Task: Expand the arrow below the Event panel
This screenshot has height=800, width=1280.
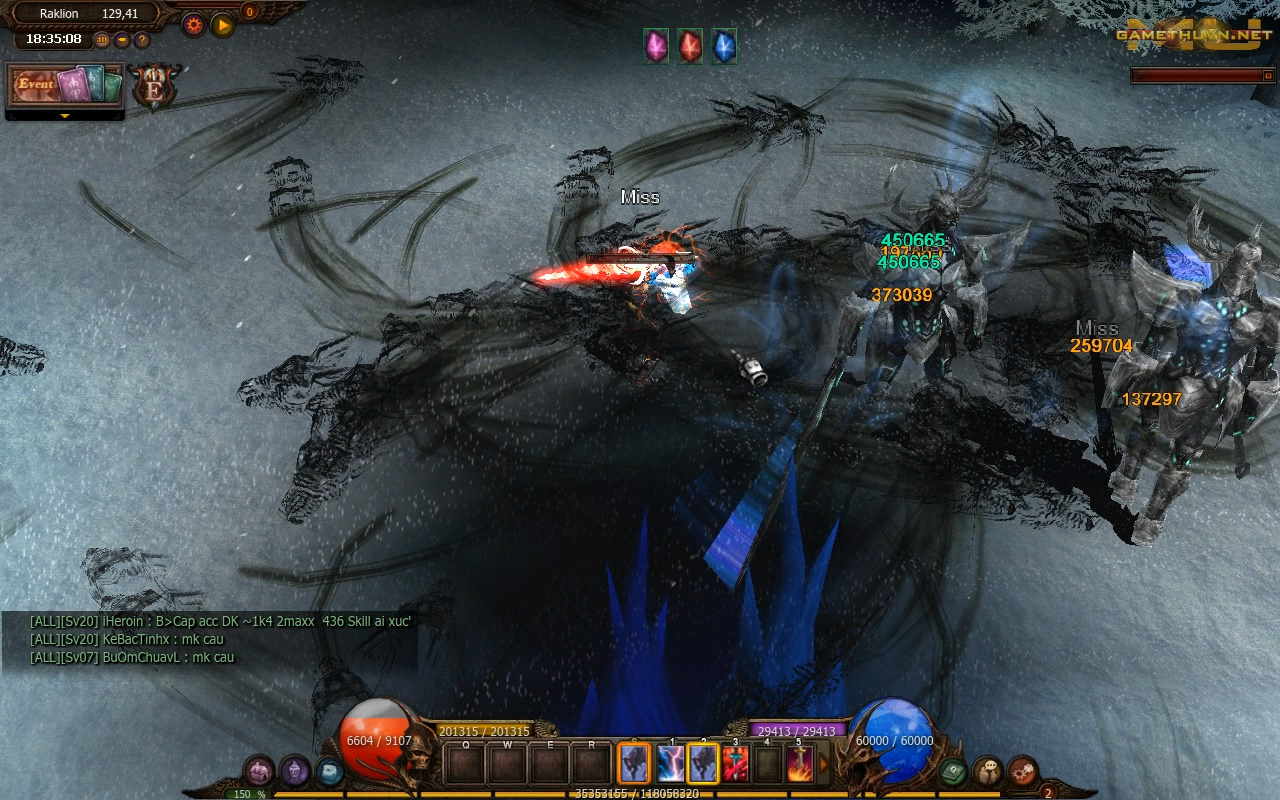Action: (65, 116)
